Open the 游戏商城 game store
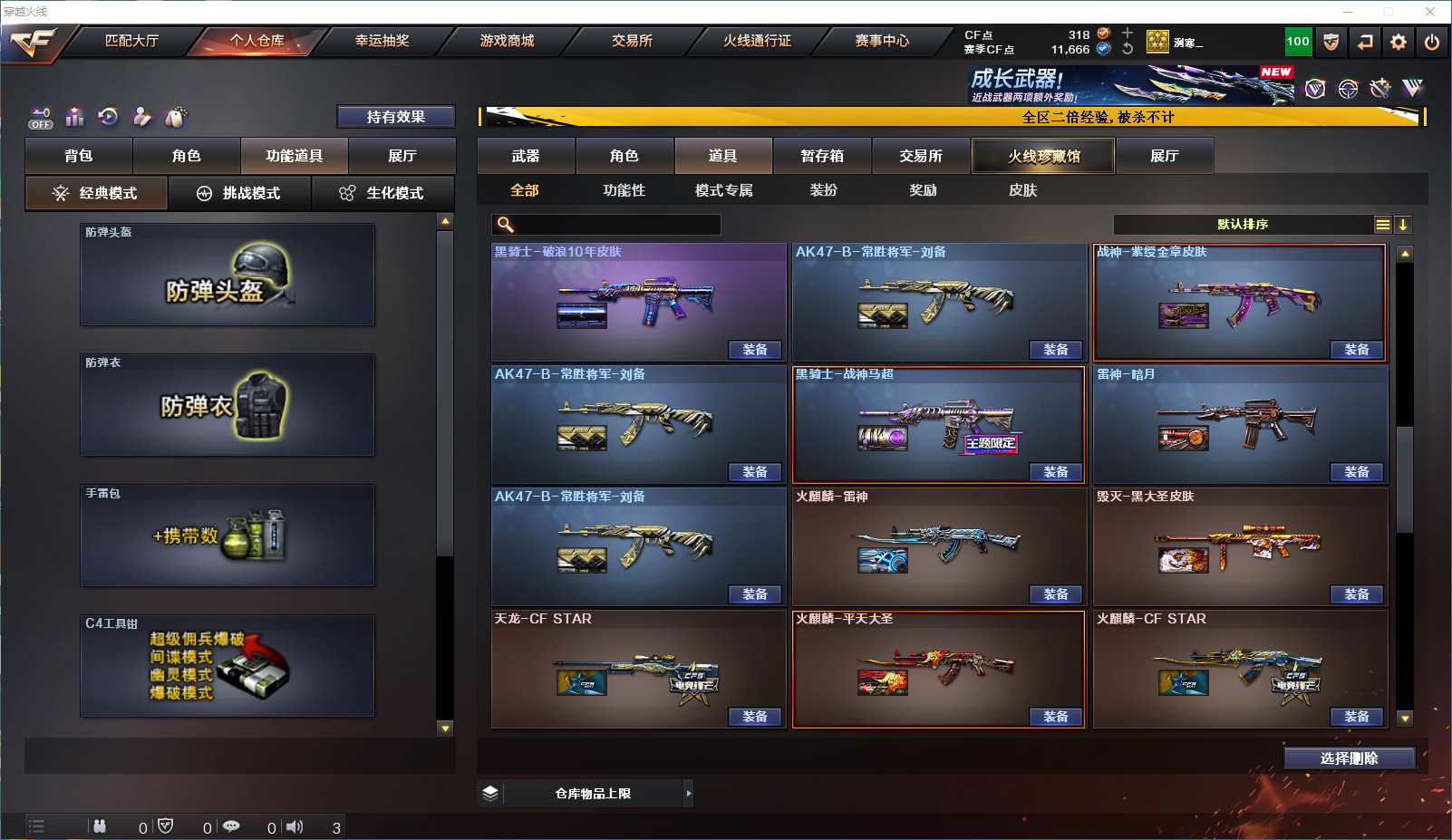 tap(507, 41)
